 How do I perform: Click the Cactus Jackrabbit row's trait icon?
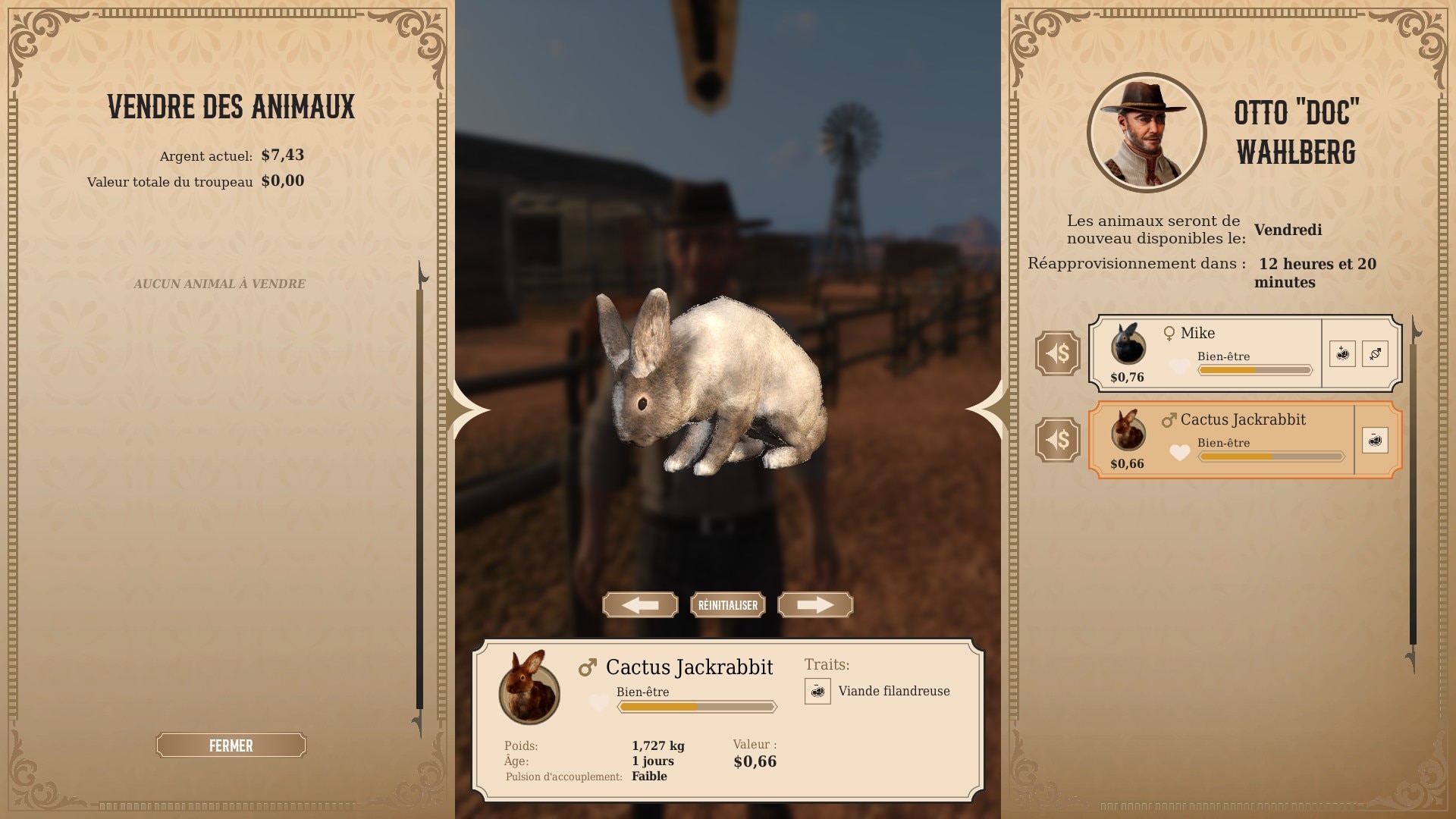pos(1375,440)
